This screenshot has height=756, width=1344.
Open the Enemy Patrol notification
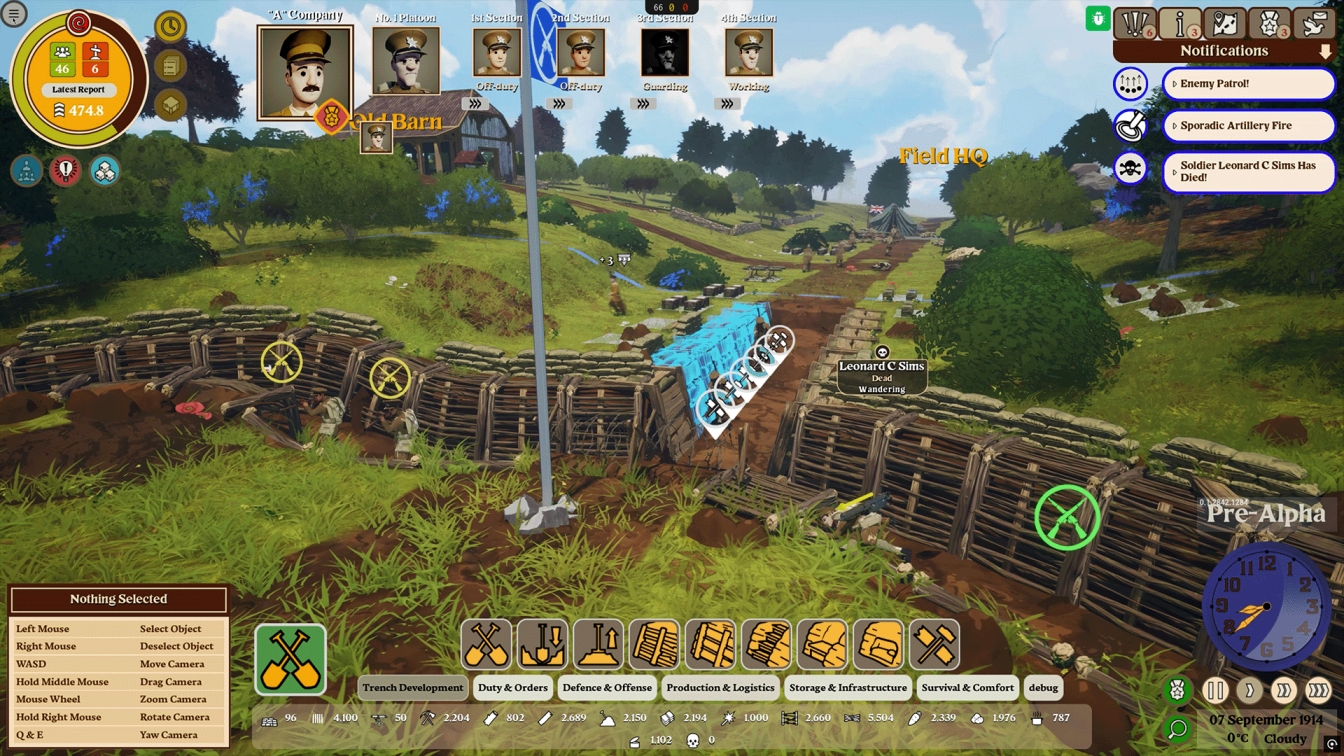coord(1248,84)
